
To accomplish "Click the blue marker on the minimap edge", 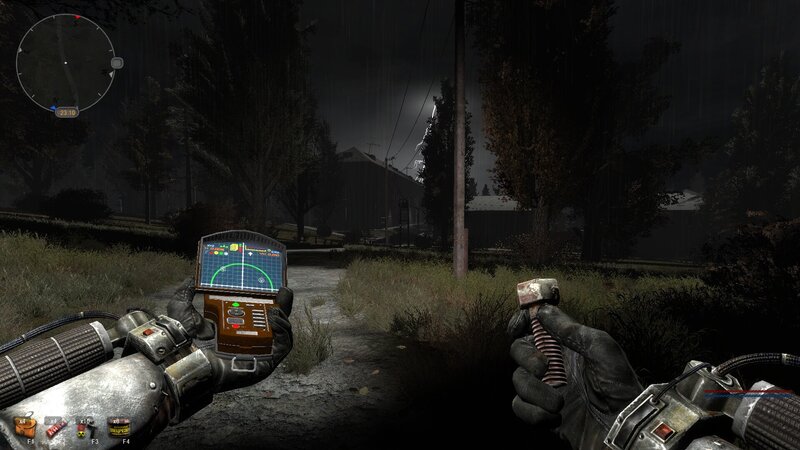I will 50,107.
